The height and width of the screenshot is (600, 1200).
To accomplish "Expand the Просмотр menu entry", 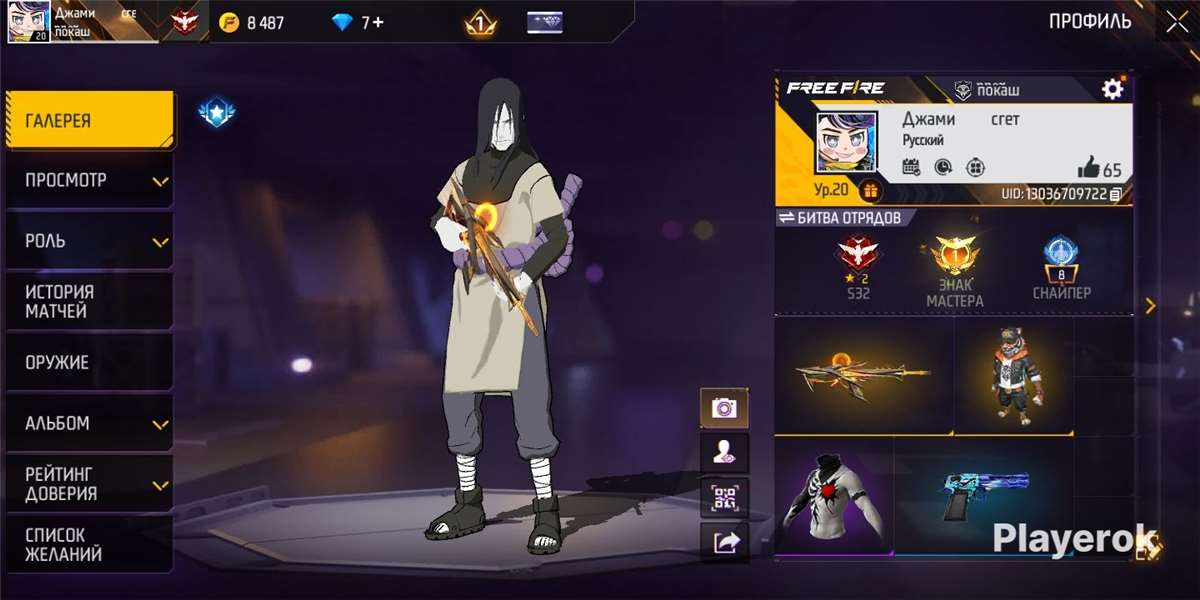I will click(x=88, y=181).
